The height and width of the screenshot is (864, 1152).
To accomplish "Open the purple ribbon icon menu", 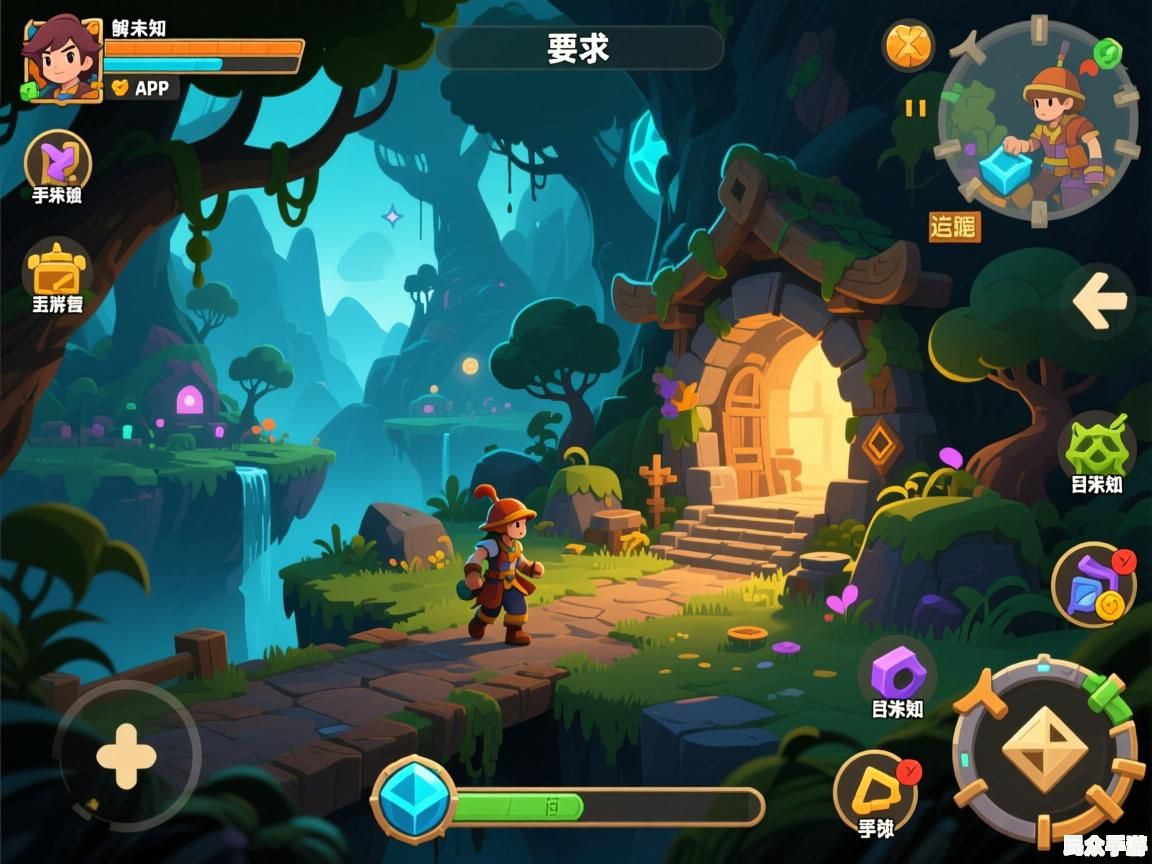I will (x=57, y=160).
